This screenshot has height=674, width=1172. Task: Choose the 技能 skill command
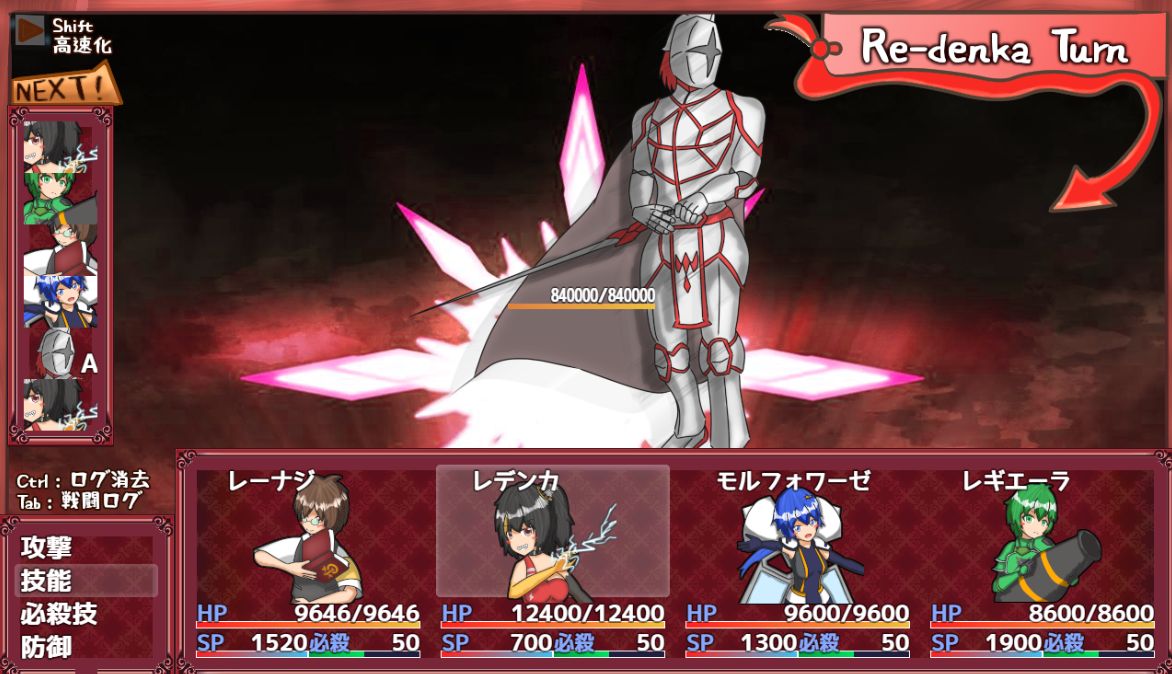47,581
